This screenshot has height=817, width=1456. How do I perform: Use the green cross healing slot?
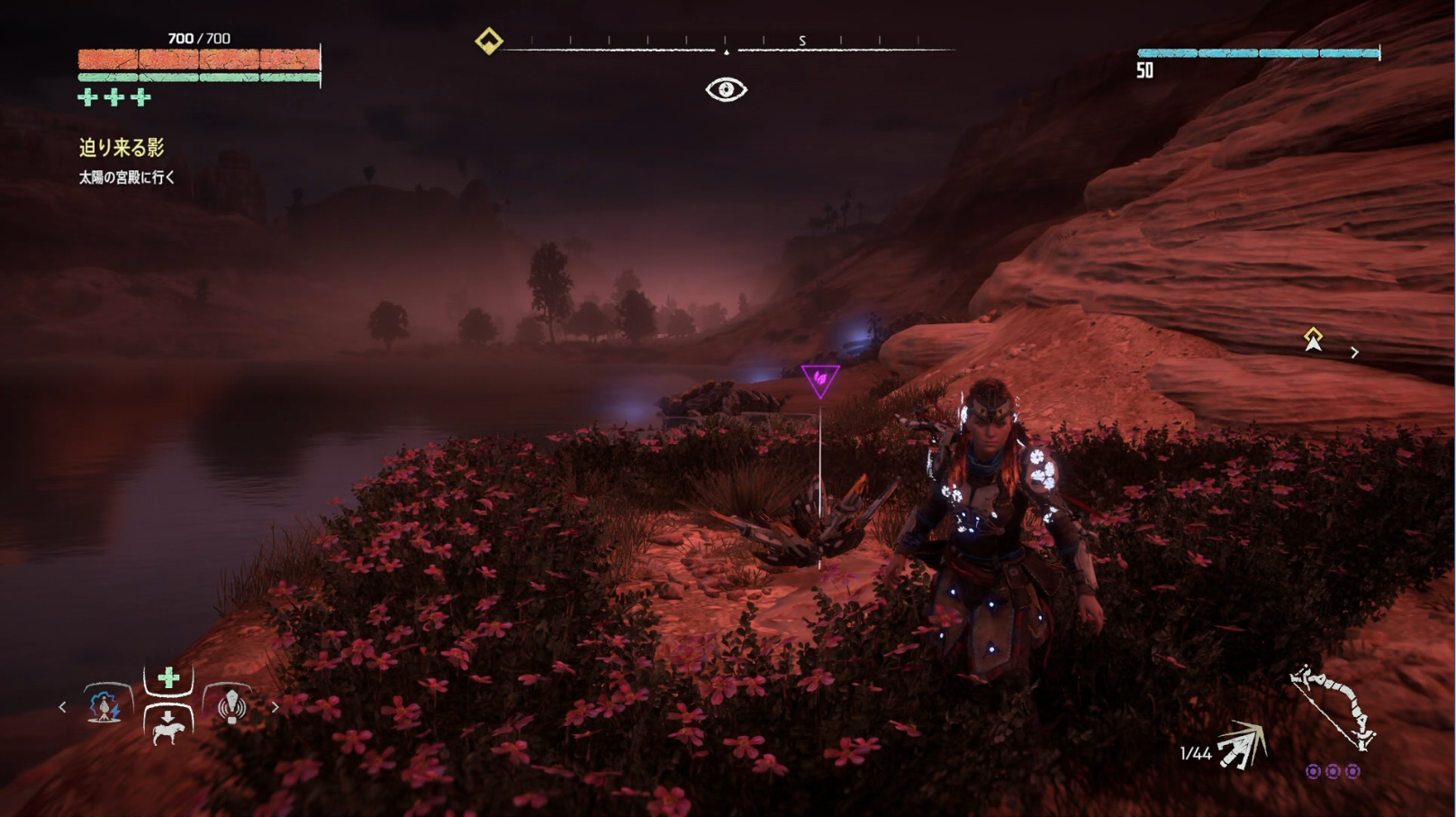pos(168,678)
